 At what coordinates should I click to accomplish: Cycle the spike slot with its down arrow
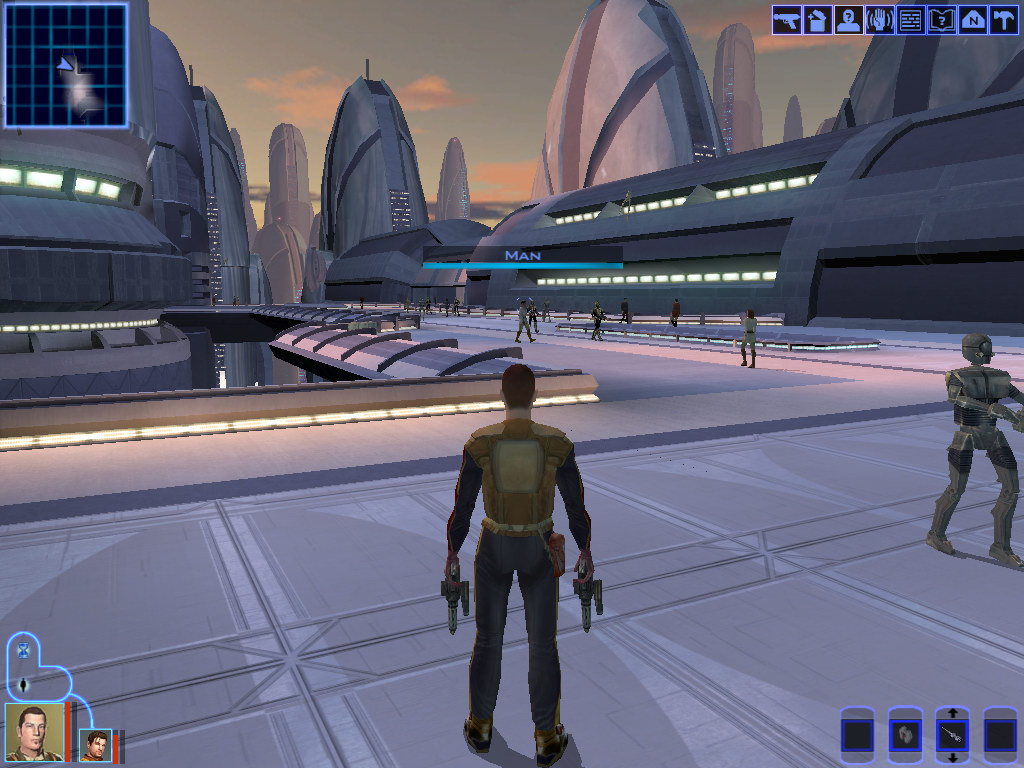(x=952, y=758)
